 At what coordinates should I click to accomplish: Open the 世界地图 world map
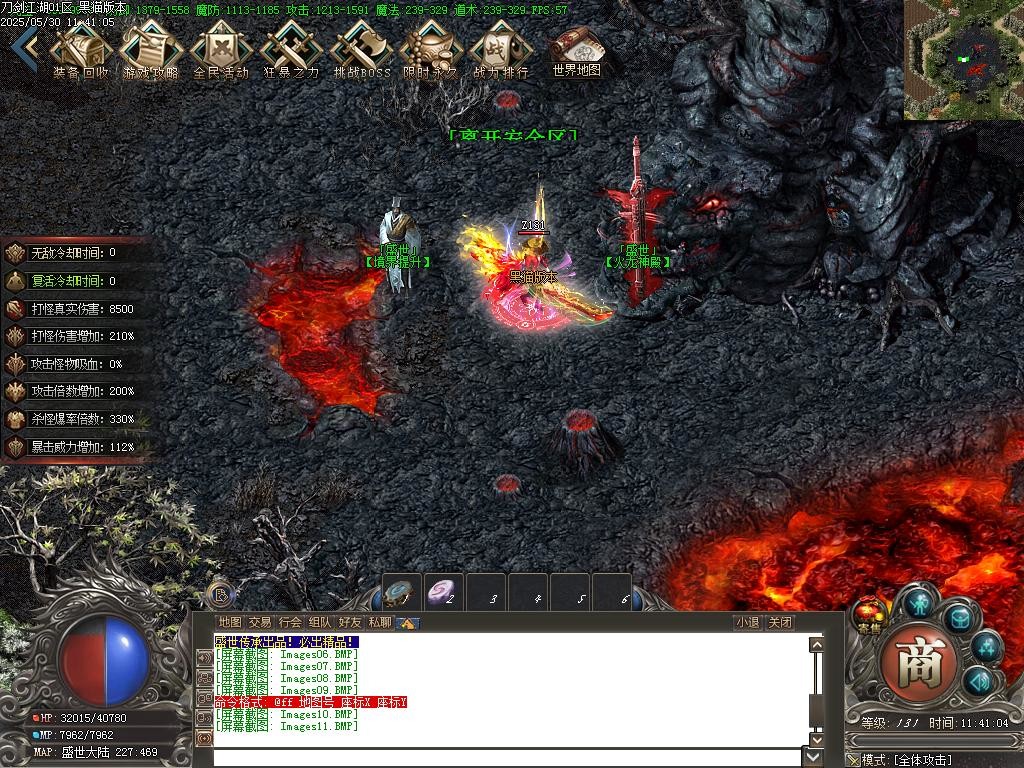tap(576, 49)
